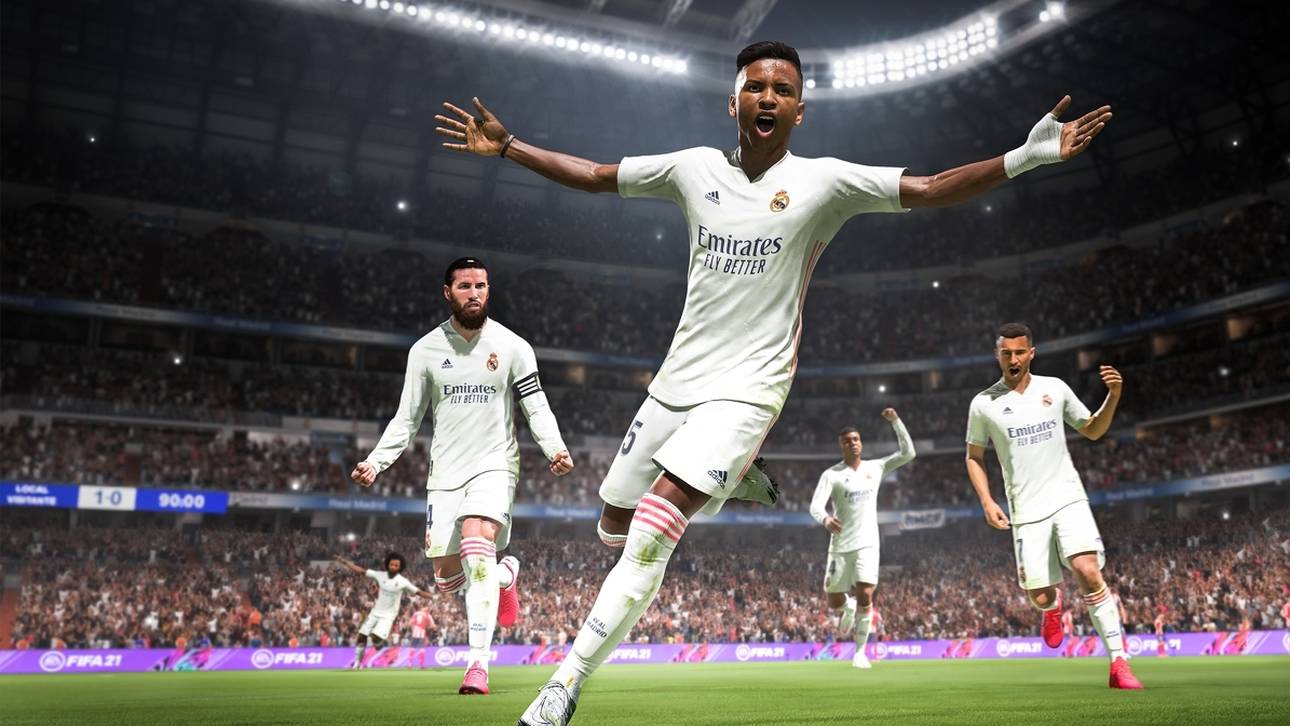Click the Emirates Fly Better sponsor text
1290x726 pixels.
(x=740, y=250)
